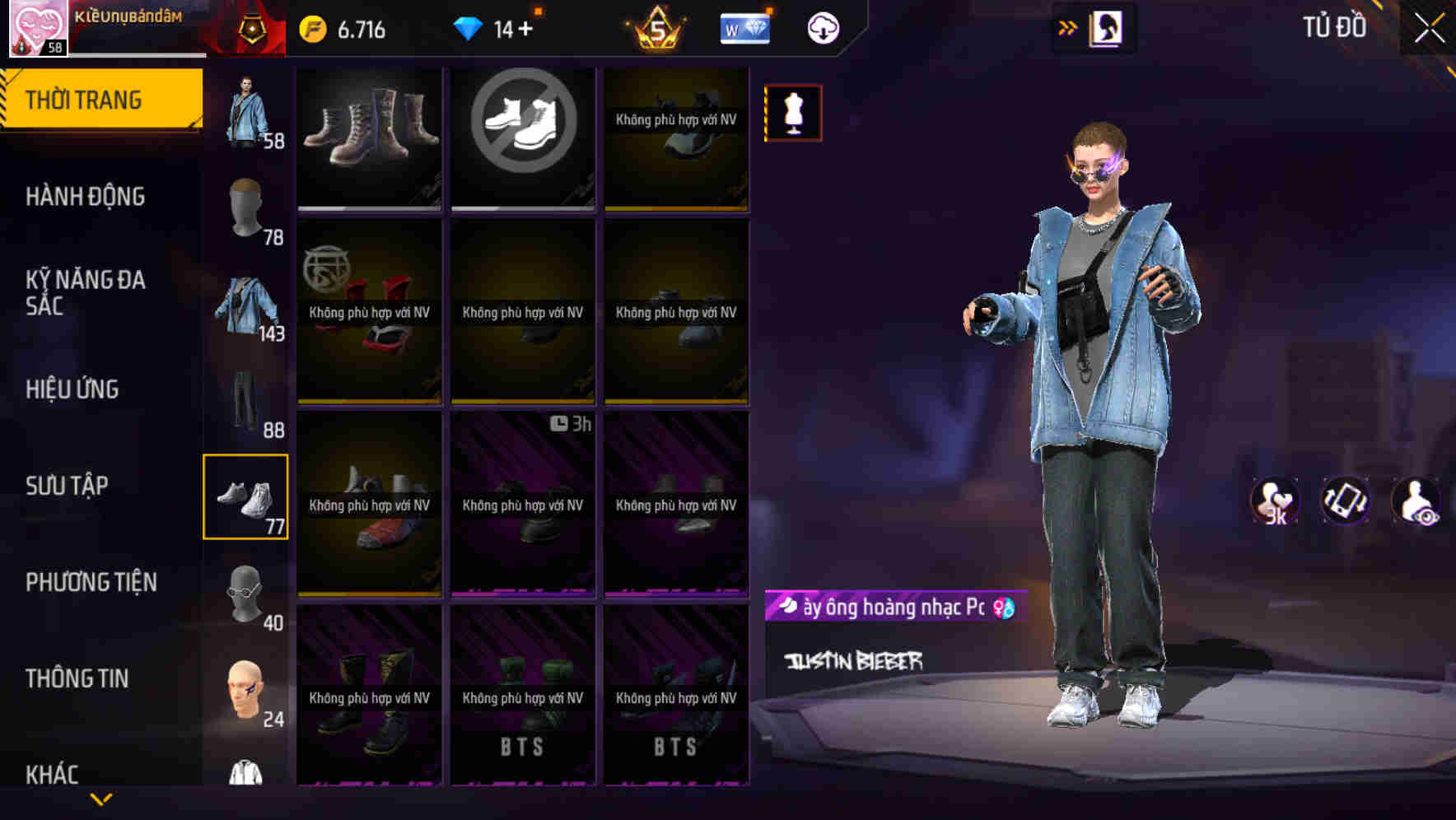Collapse the wardrobe panel using the double arrows
Viewport: 1456px width, 820px height.
click(x=1068, y=26)
